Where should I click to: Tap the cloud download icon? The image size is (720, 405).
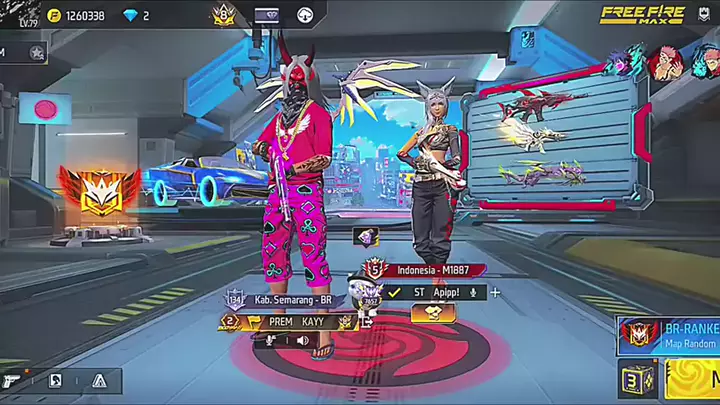point(305,15)
